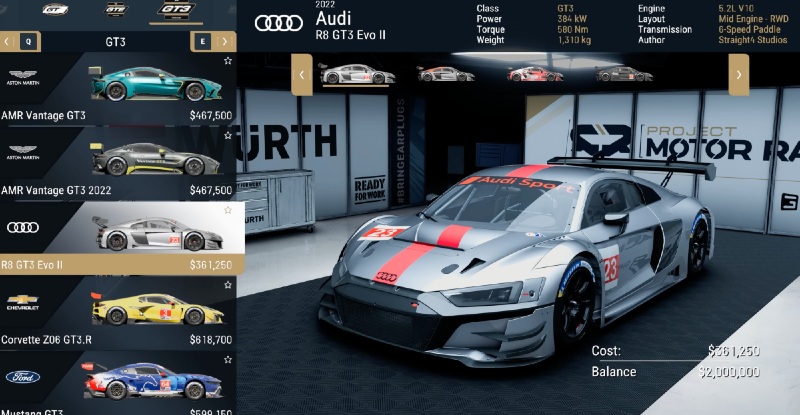Select the silver livery thumbnail with gold underline

pos(343,73)
